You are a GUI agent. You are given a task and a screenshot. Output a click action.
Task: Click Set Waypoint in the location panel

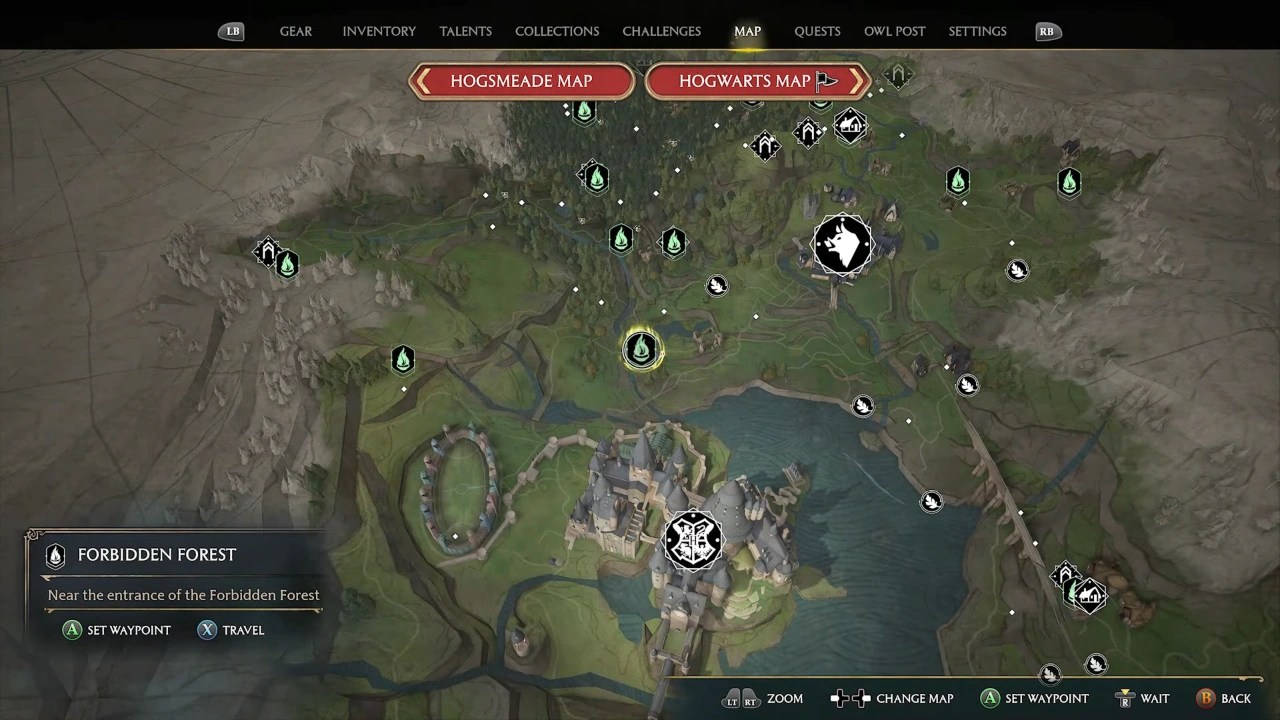(116, 630)
